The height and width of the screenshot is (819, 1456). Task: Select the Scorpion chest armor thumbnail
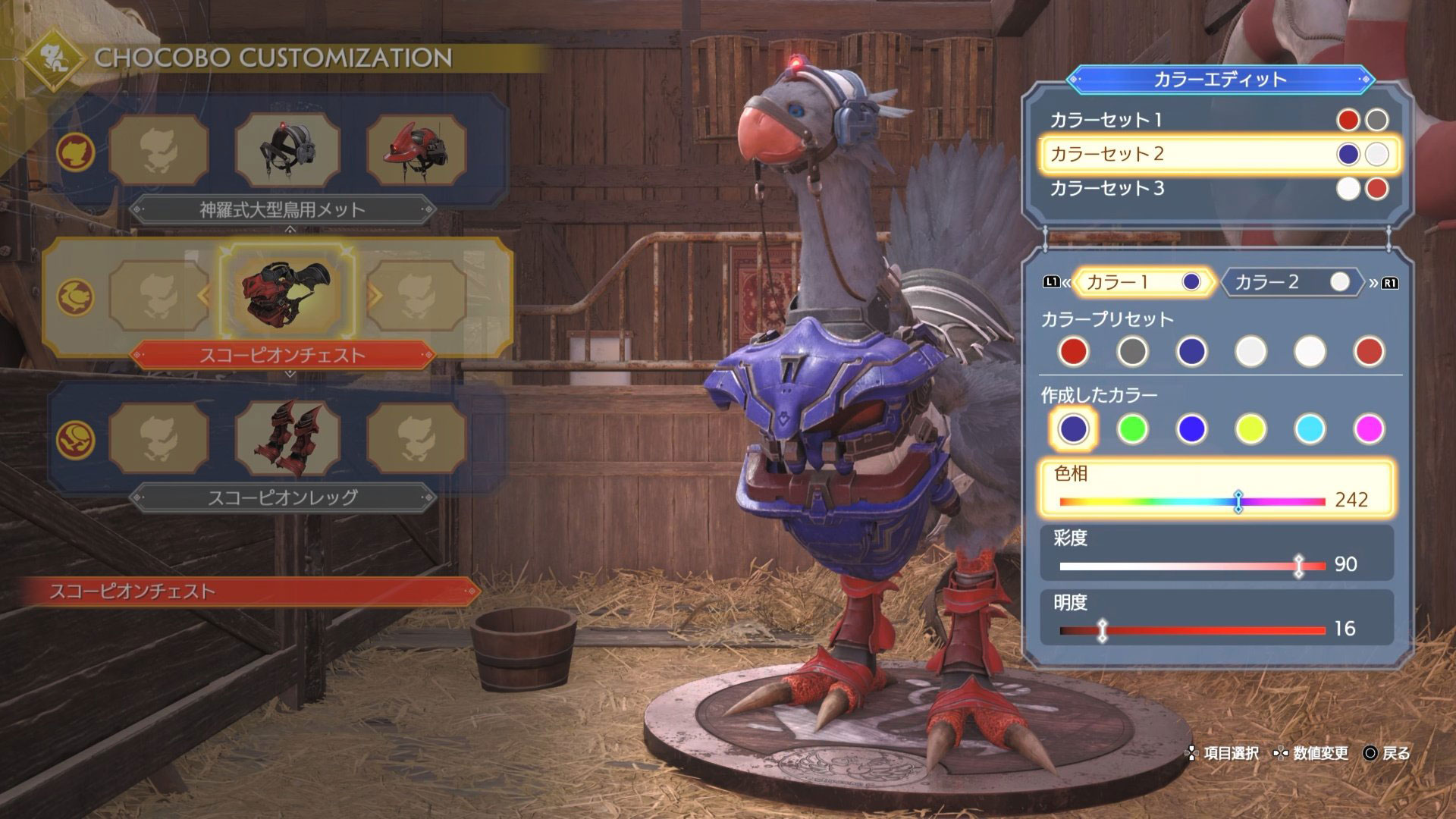coord(287,294)
